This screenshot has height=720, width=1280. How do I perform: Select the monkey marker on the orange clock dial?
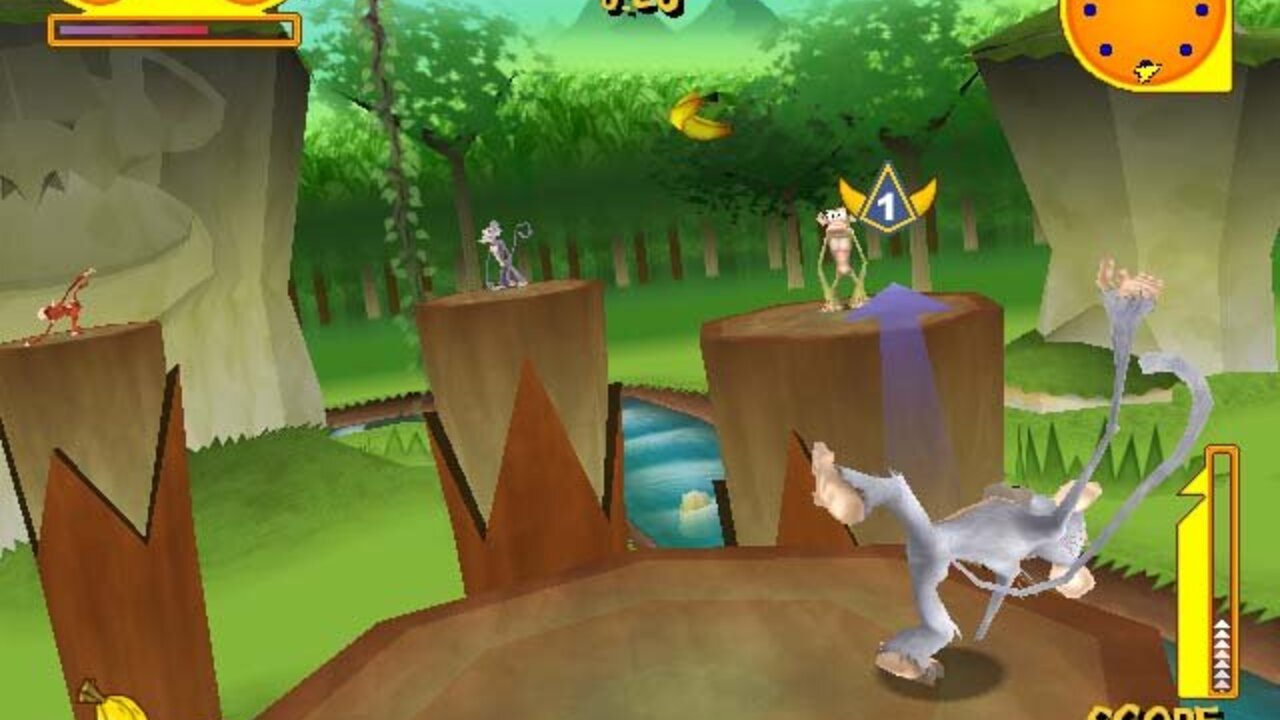pos(1144,70)
